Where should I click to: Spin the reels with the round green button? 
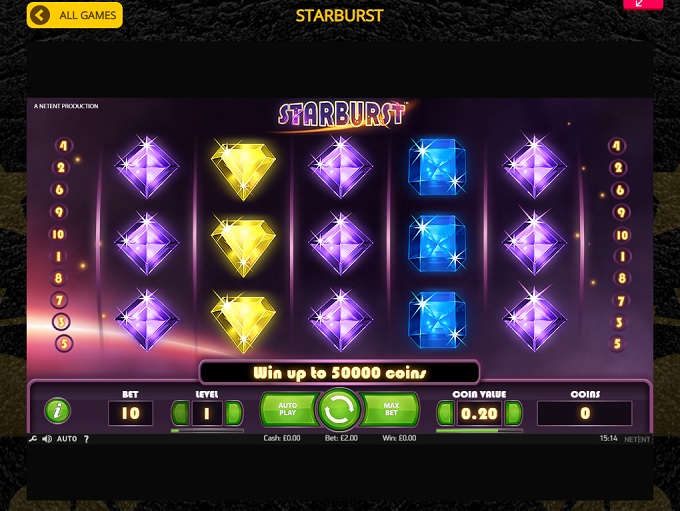pyautogui.click(x=339, y=410)
